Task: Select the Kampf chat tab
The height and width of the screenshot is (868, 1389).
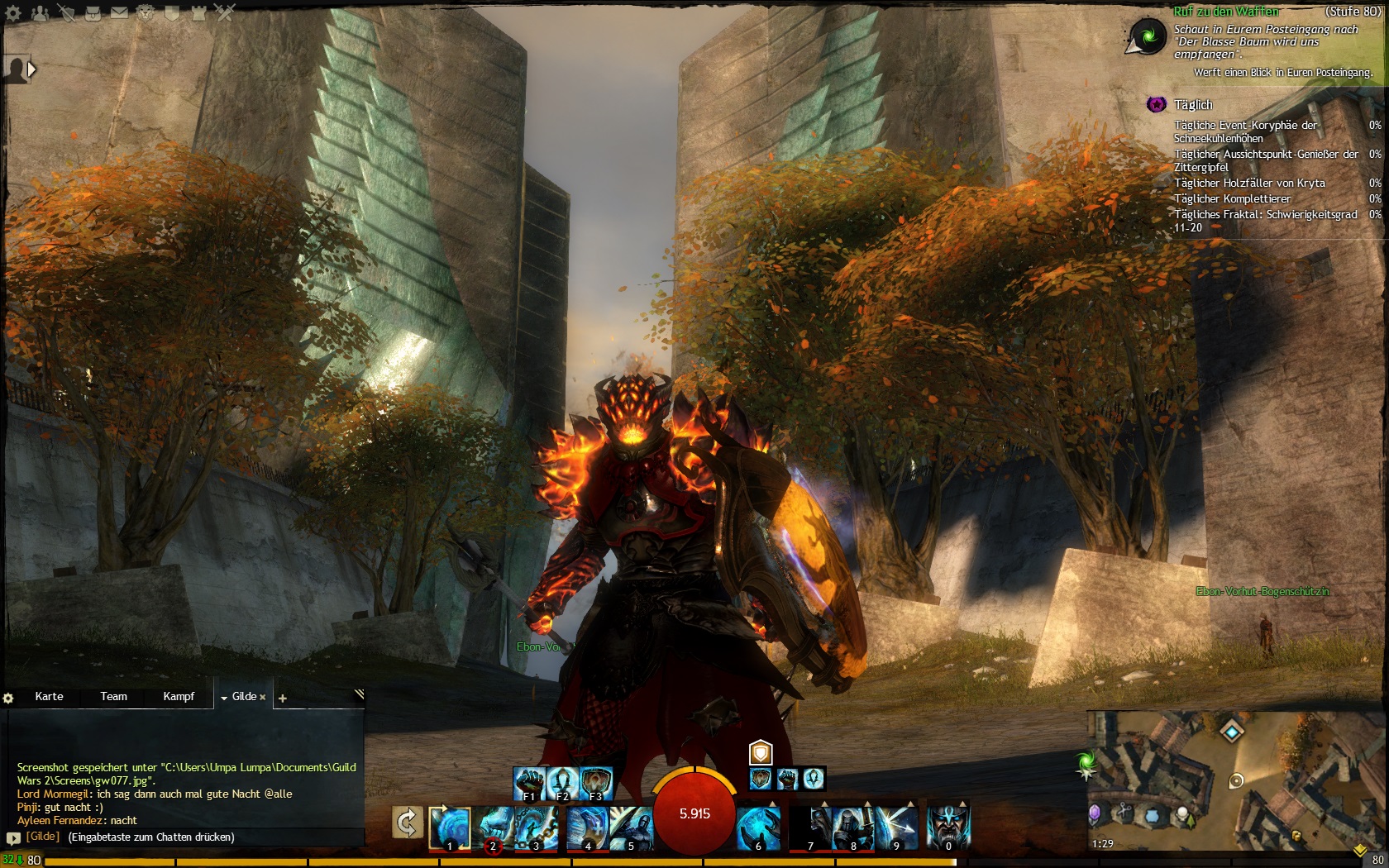Action: point(179,696)
